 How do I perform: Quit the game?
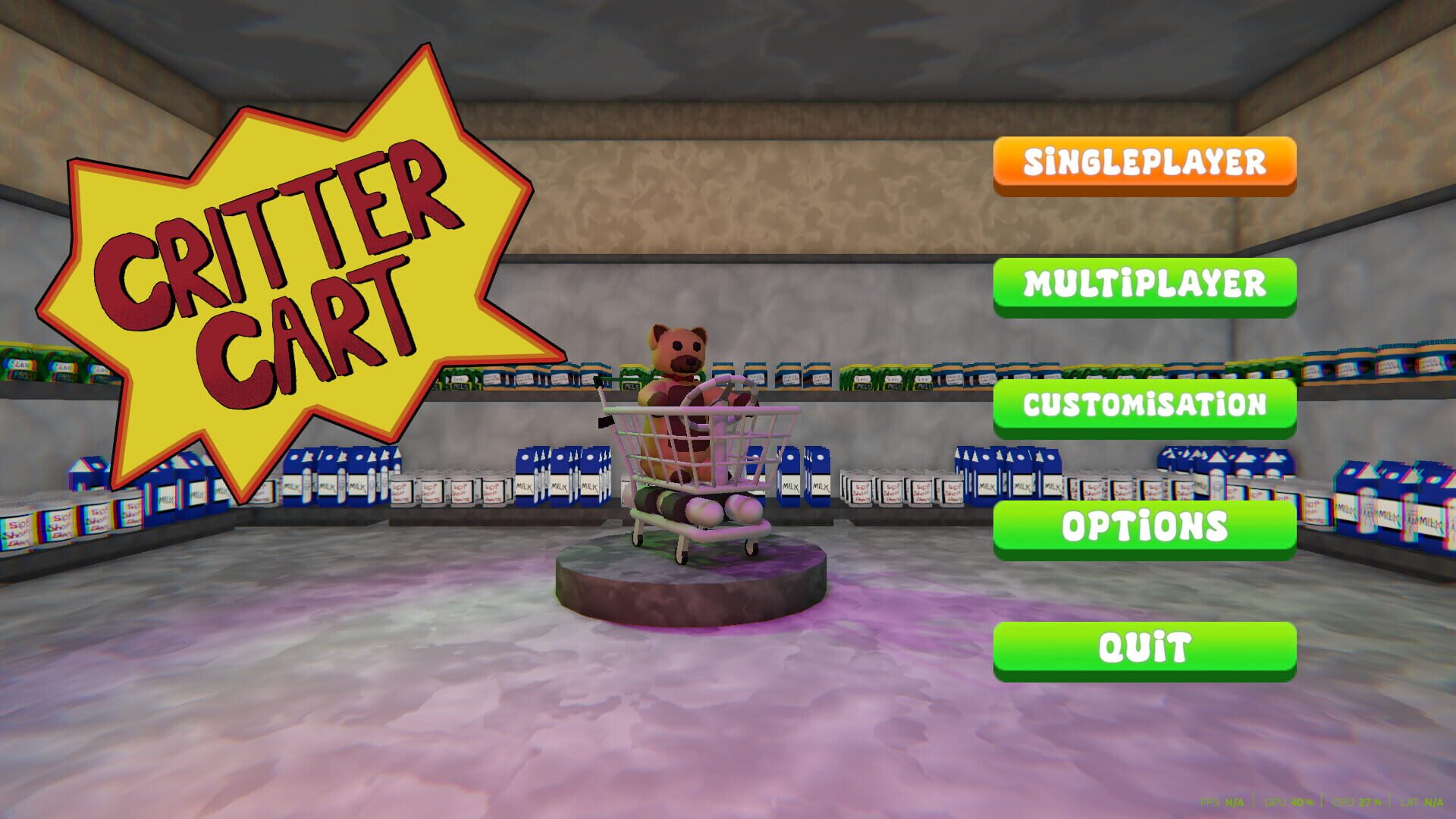(x=1145, y=646)
